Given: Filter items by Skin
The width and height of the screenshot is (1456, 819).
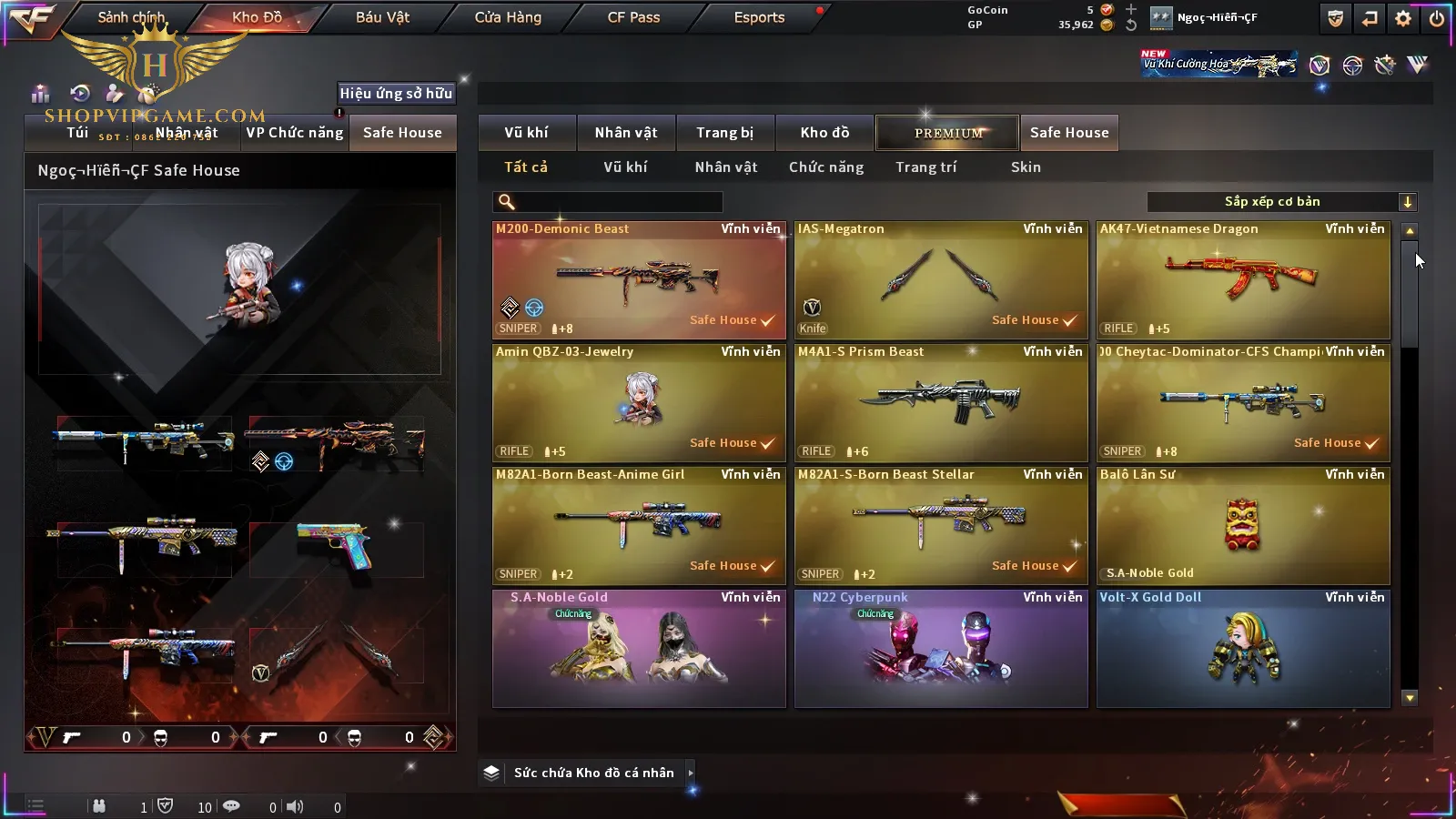Looking at the screenshot, I should (x=1026, y=167).
